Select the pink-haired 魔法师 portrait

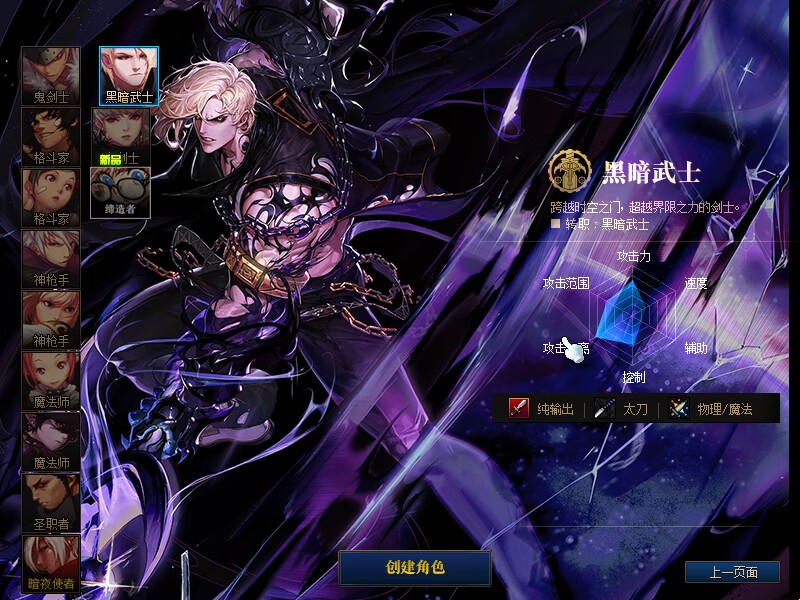51,381
